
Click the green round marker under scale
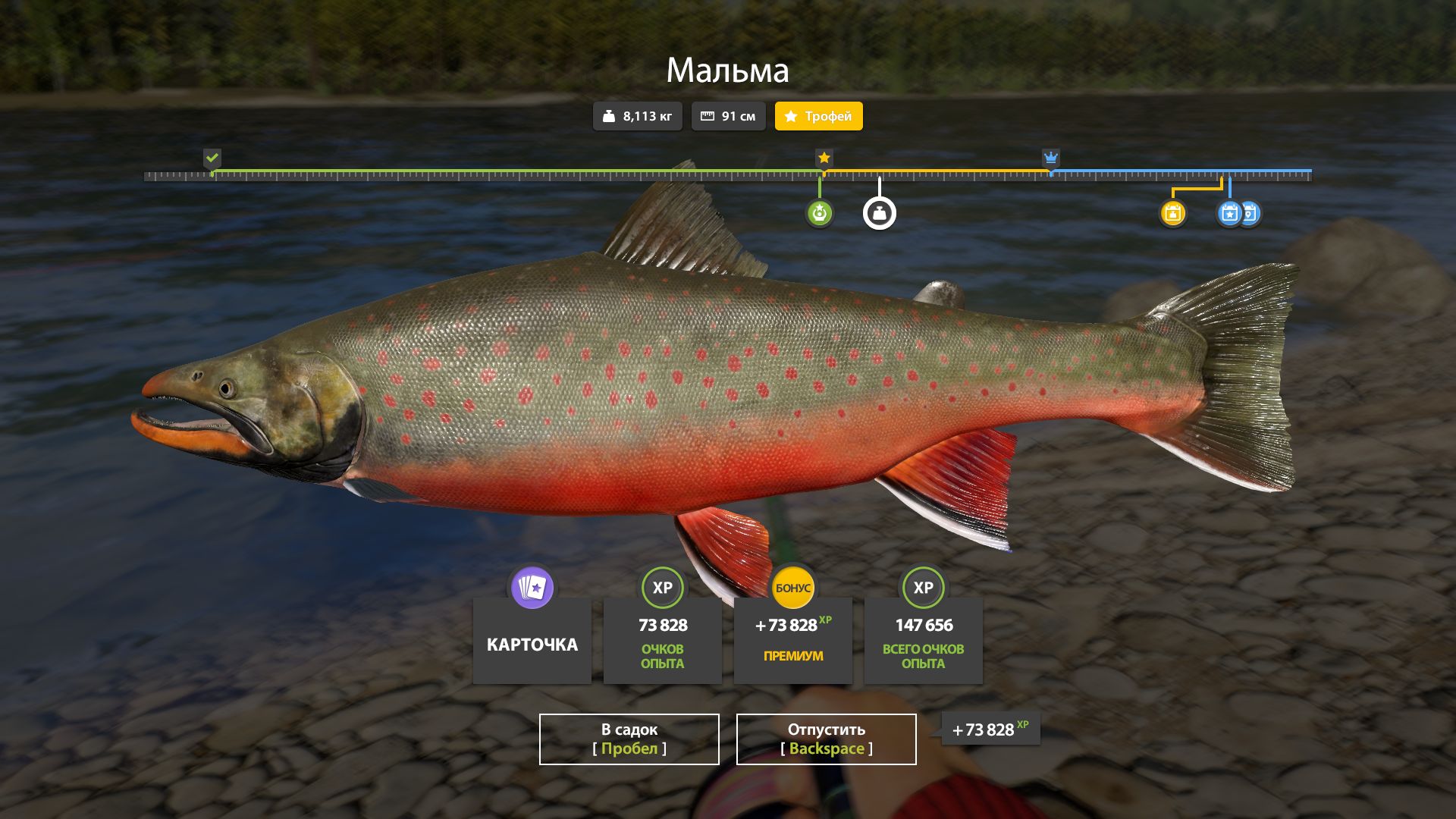(819, 213)
